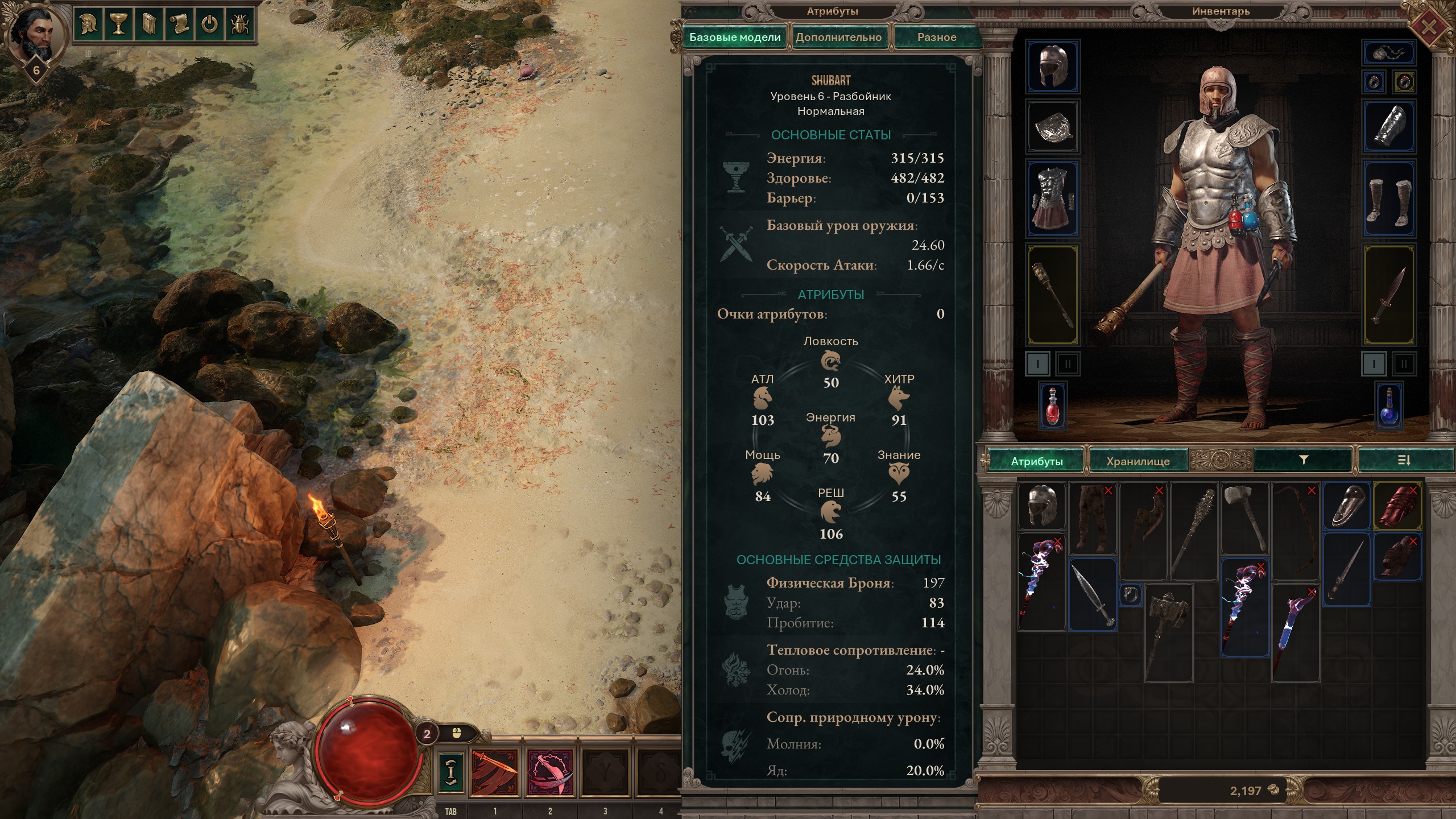
Task: Click the golden chalice menu icon
Action: click(x=119, y=24)
